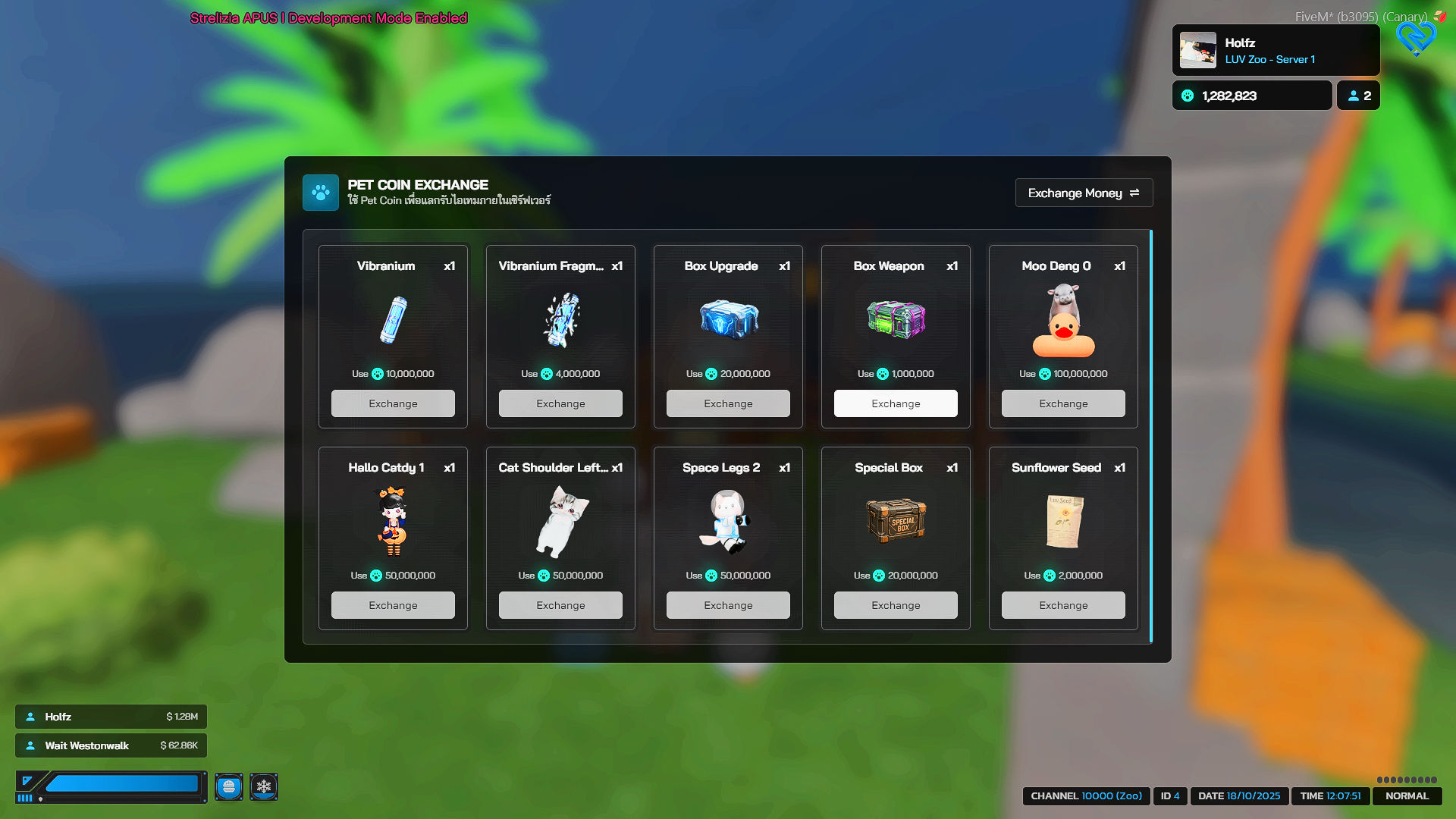Click the snowflake status icon

[x=264, y=787]
